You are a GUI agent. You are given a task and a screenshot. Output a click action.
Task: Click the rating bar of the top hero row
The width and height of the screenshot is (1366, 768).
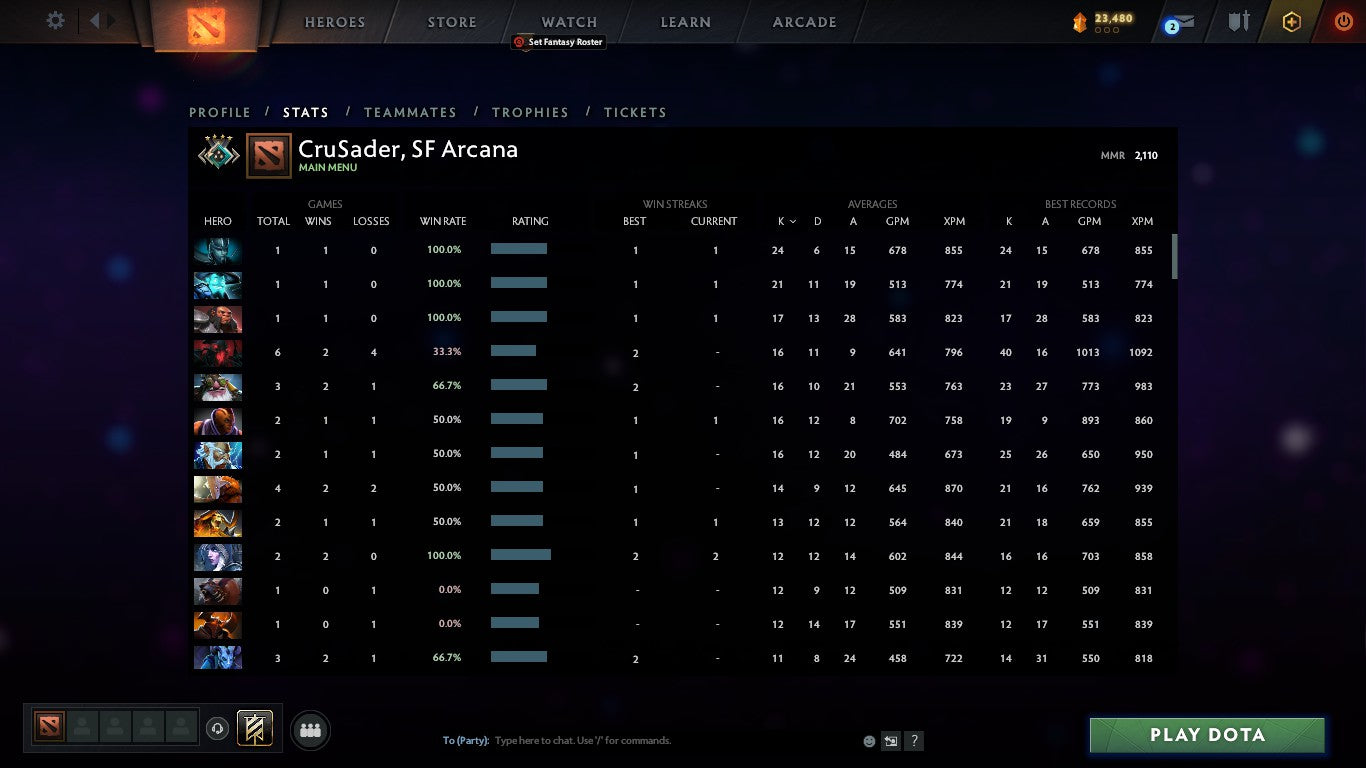518,250
